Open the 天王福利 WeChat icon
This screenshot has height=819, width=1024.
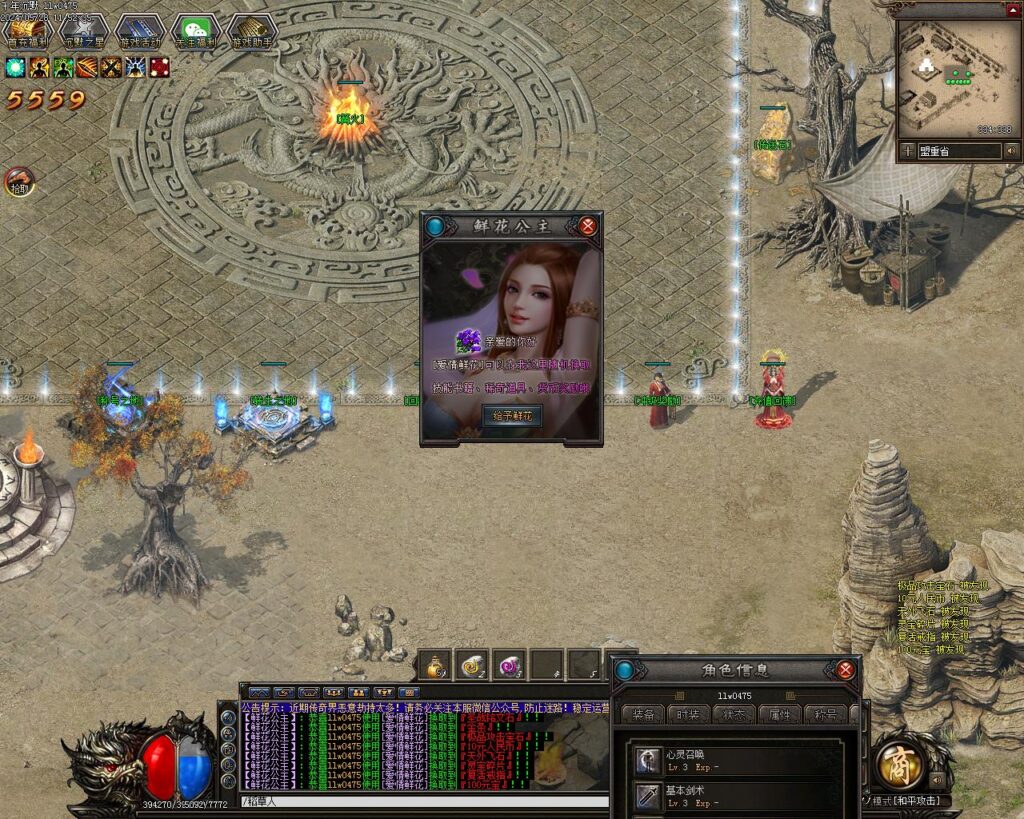196,32
